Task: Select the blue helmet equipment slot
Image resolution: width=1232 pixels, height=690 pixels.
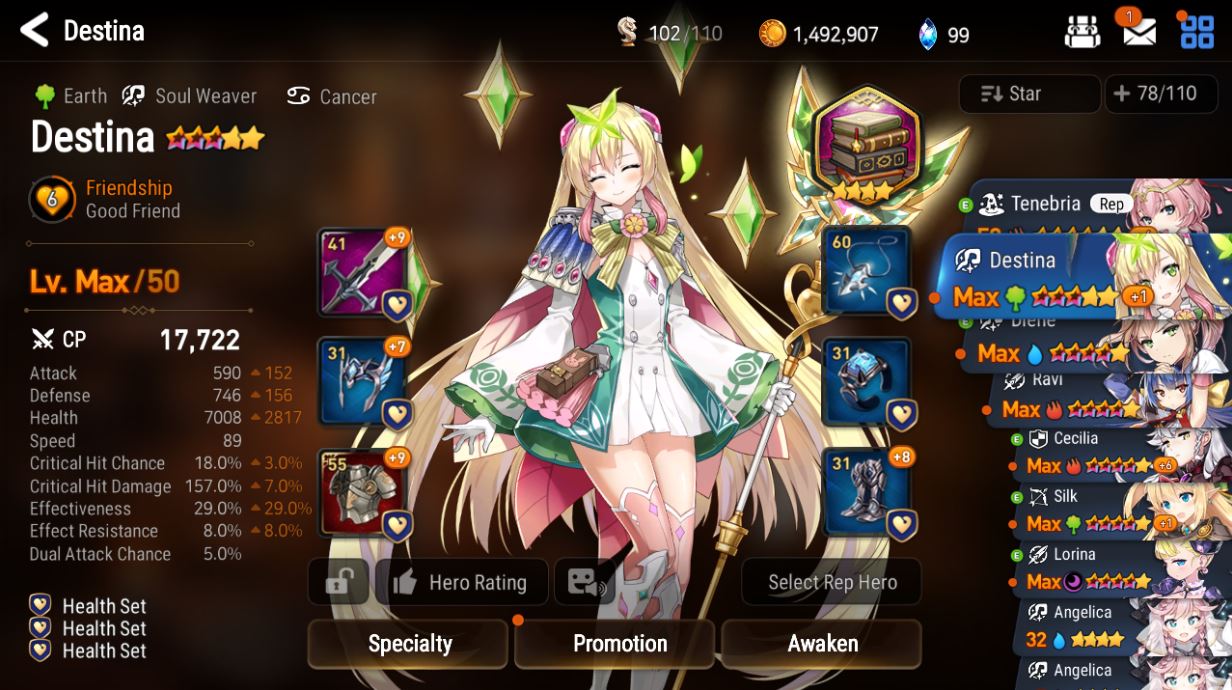Action: click(362, 382)
